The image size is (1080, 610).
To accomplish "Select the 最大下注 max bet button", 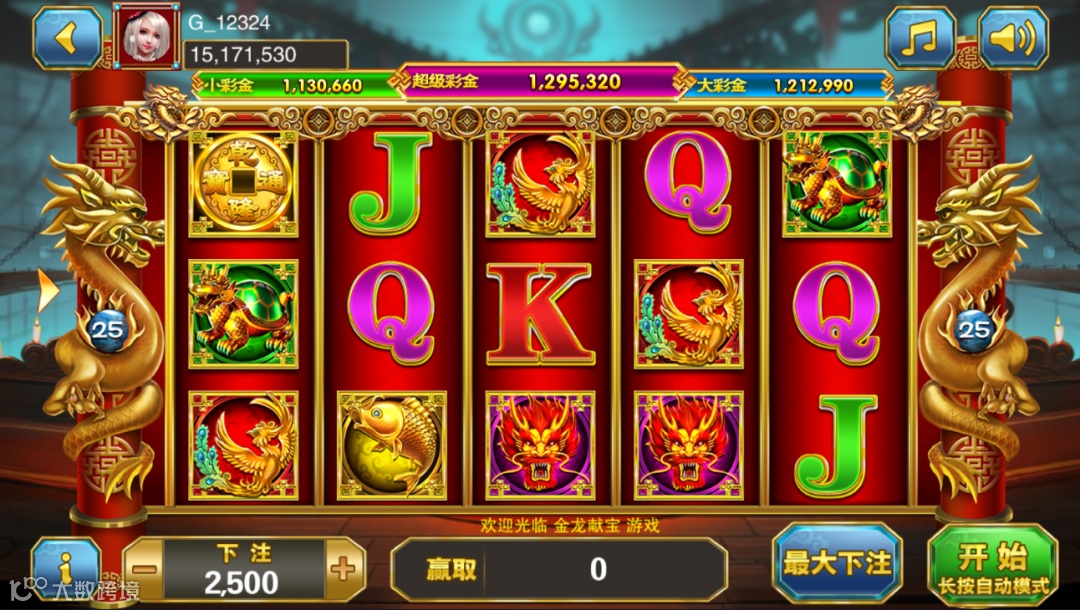I will pyautogui.click(x=837, y=563).
